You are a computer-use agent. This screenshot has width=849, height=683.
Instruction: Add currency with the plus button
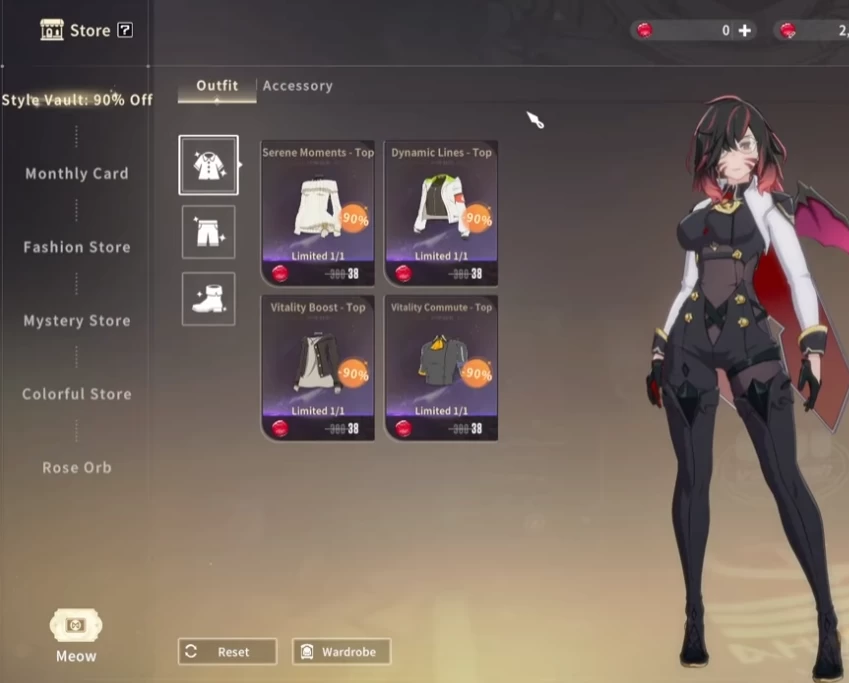point(744,31)
